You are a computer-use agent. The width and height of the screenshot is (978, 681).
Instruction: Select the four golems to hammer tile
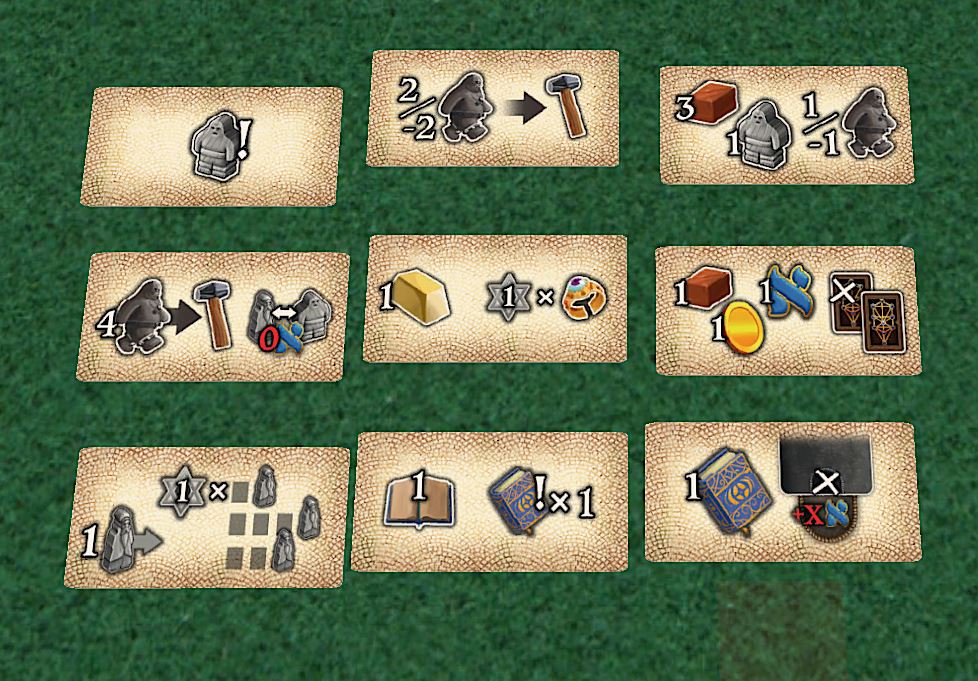point(213,316)
